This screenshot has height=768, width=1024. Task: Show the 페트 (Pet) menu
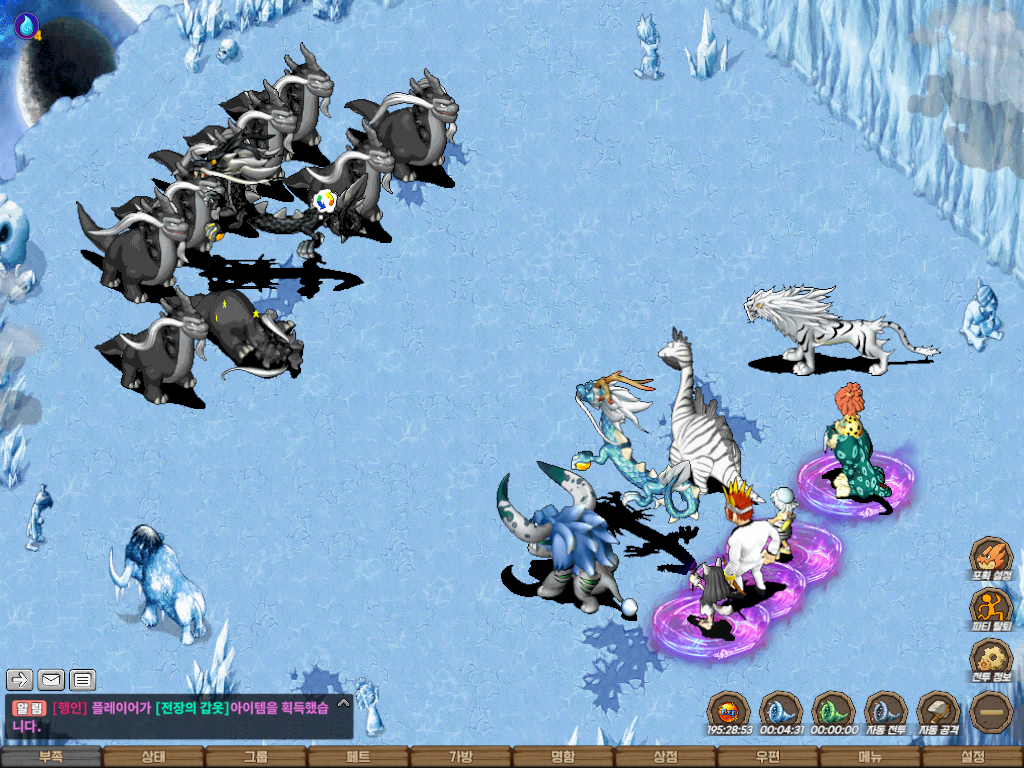point(358,758)
